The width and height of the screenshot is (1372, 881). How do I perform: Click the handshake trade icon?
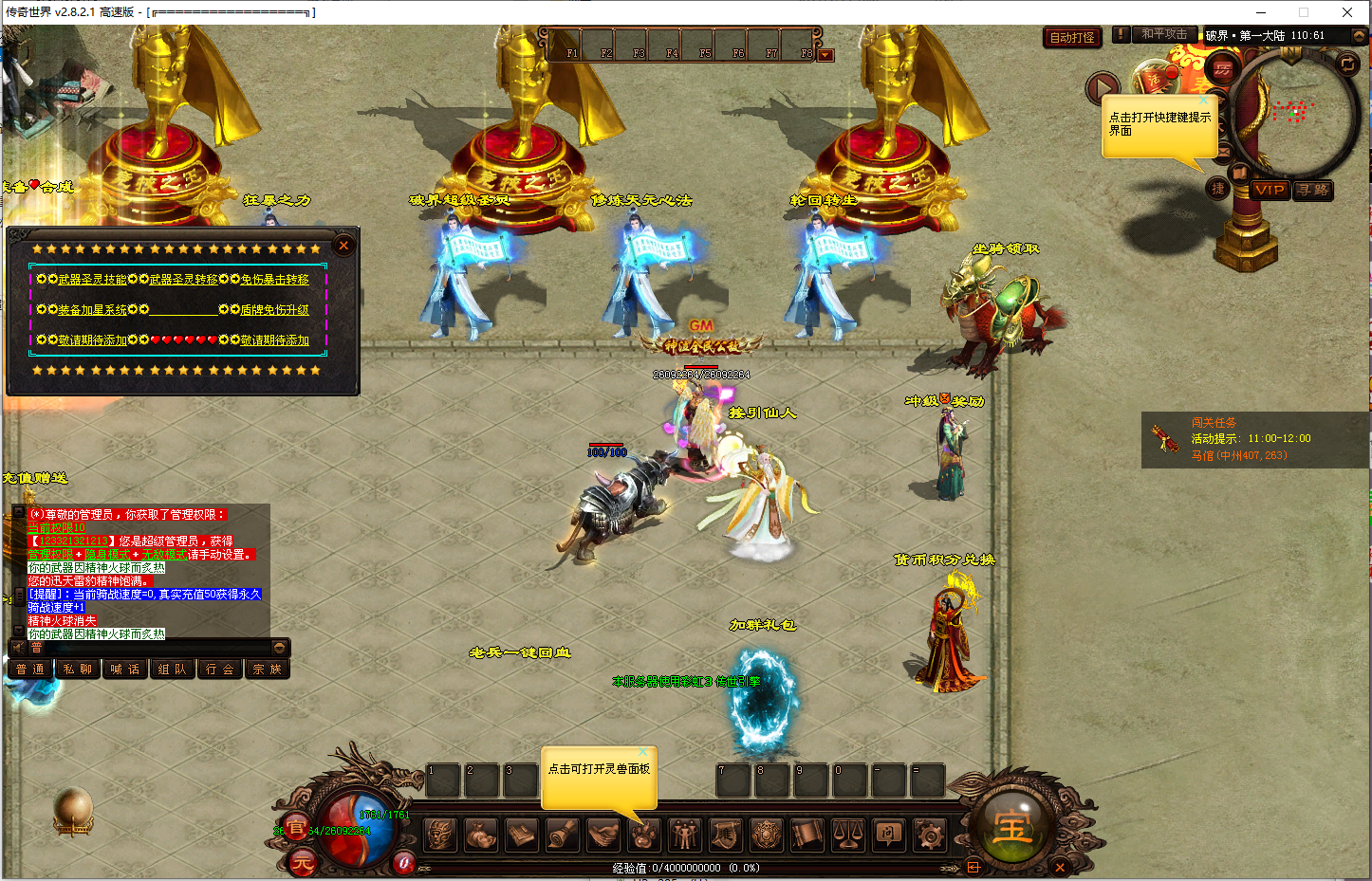[x=603, y=835]
